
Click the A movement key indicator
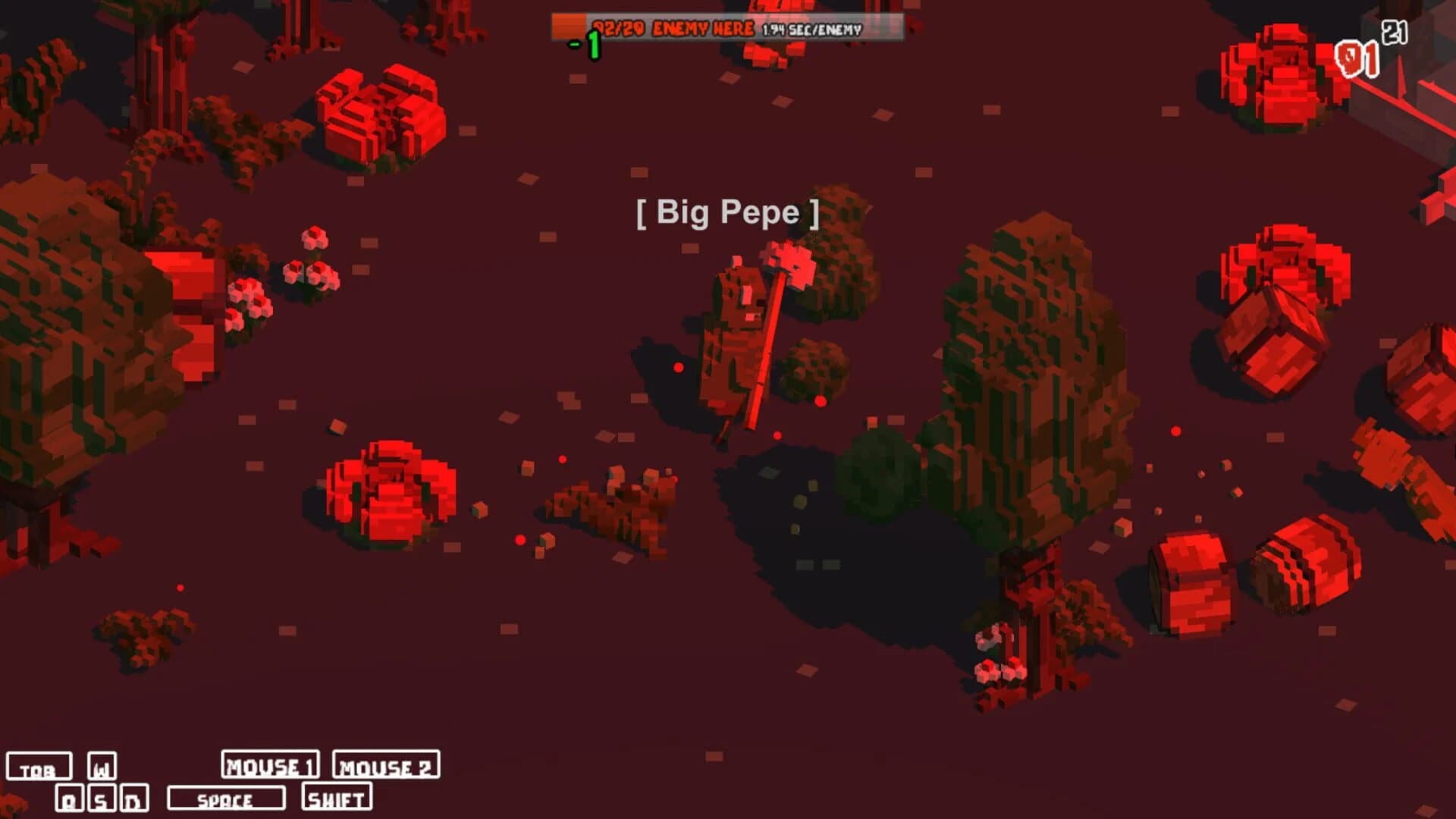[x=70, y=798]
